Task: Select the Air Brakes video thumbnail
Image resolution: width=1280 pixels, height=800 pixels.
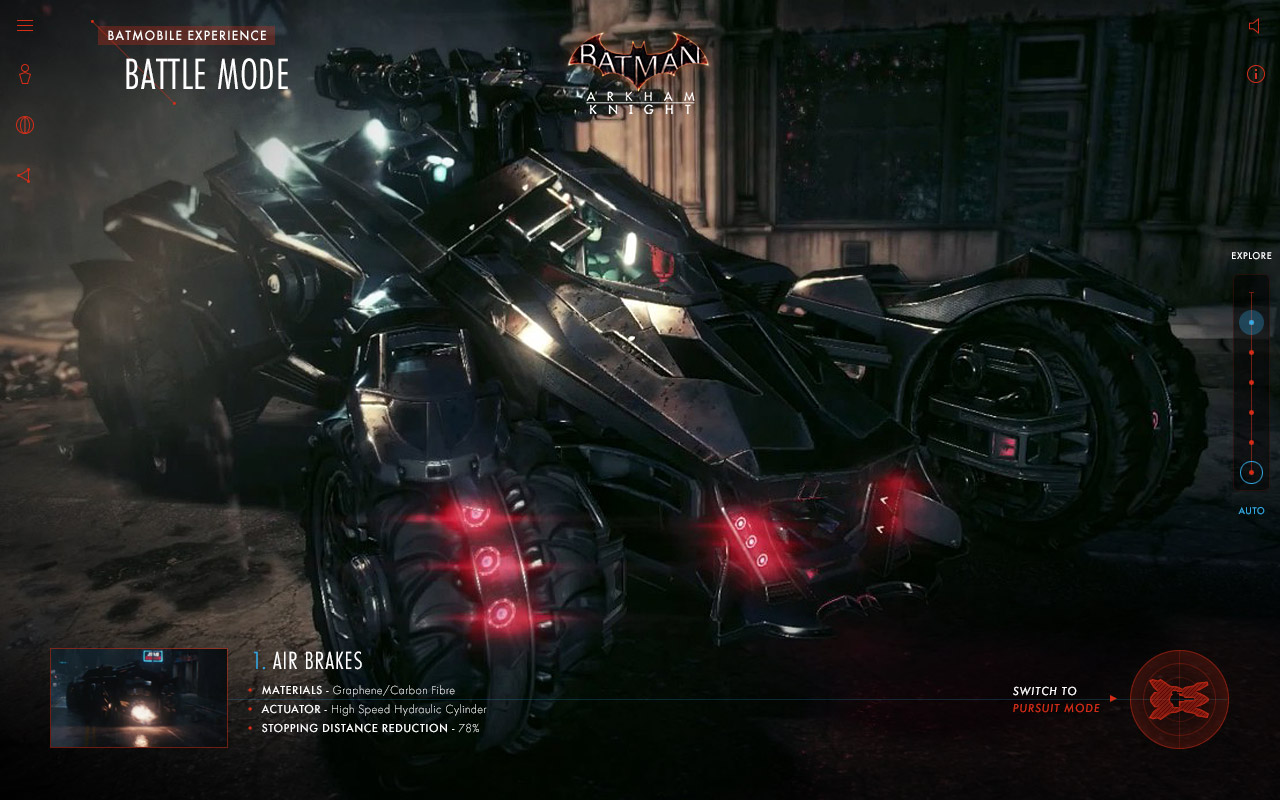Action: [x=139, y=698]
